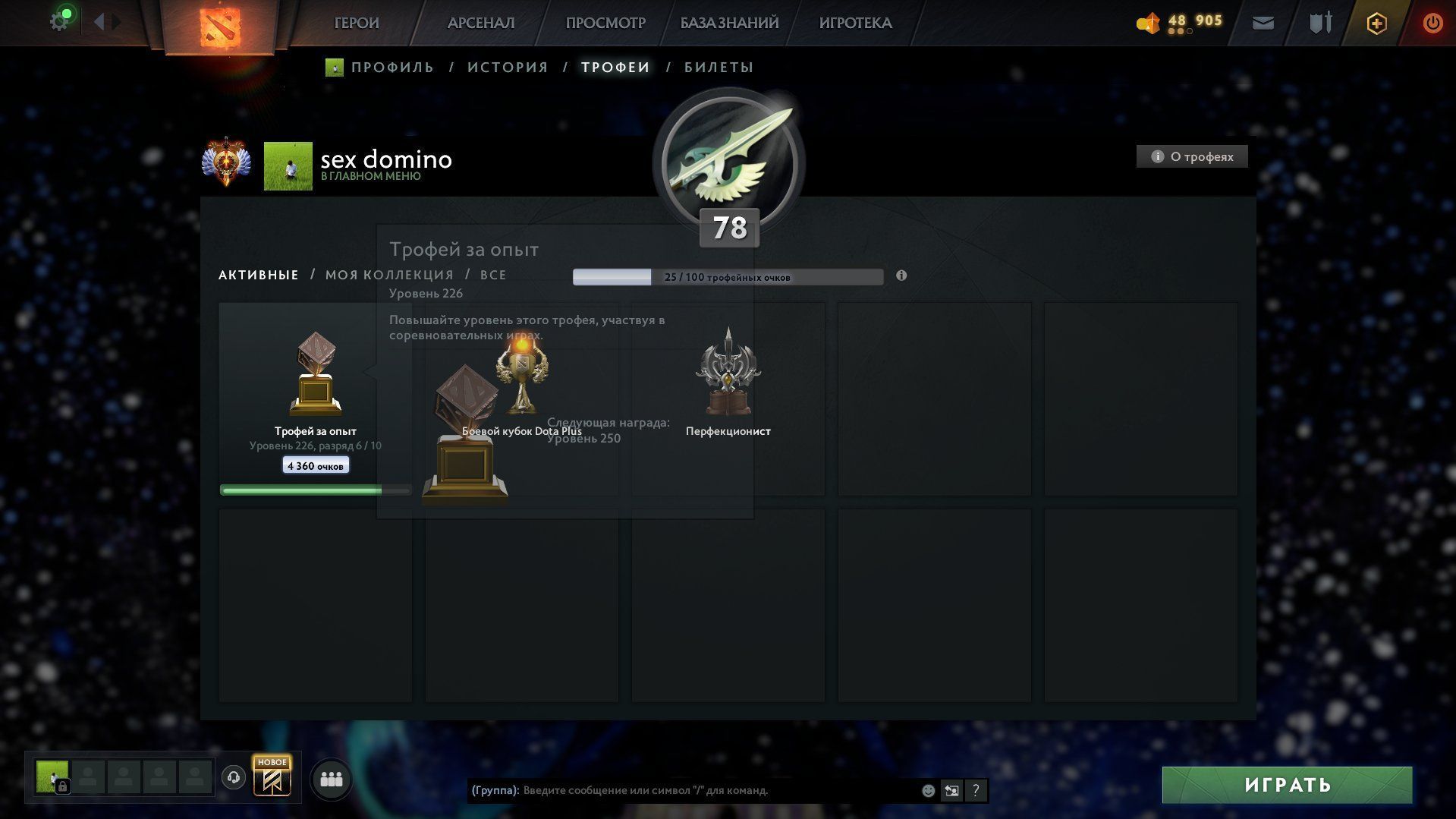Open the ИГРОТЕКА menu
The height and width of the screenshot is (819, 1456).
[855, 23]
